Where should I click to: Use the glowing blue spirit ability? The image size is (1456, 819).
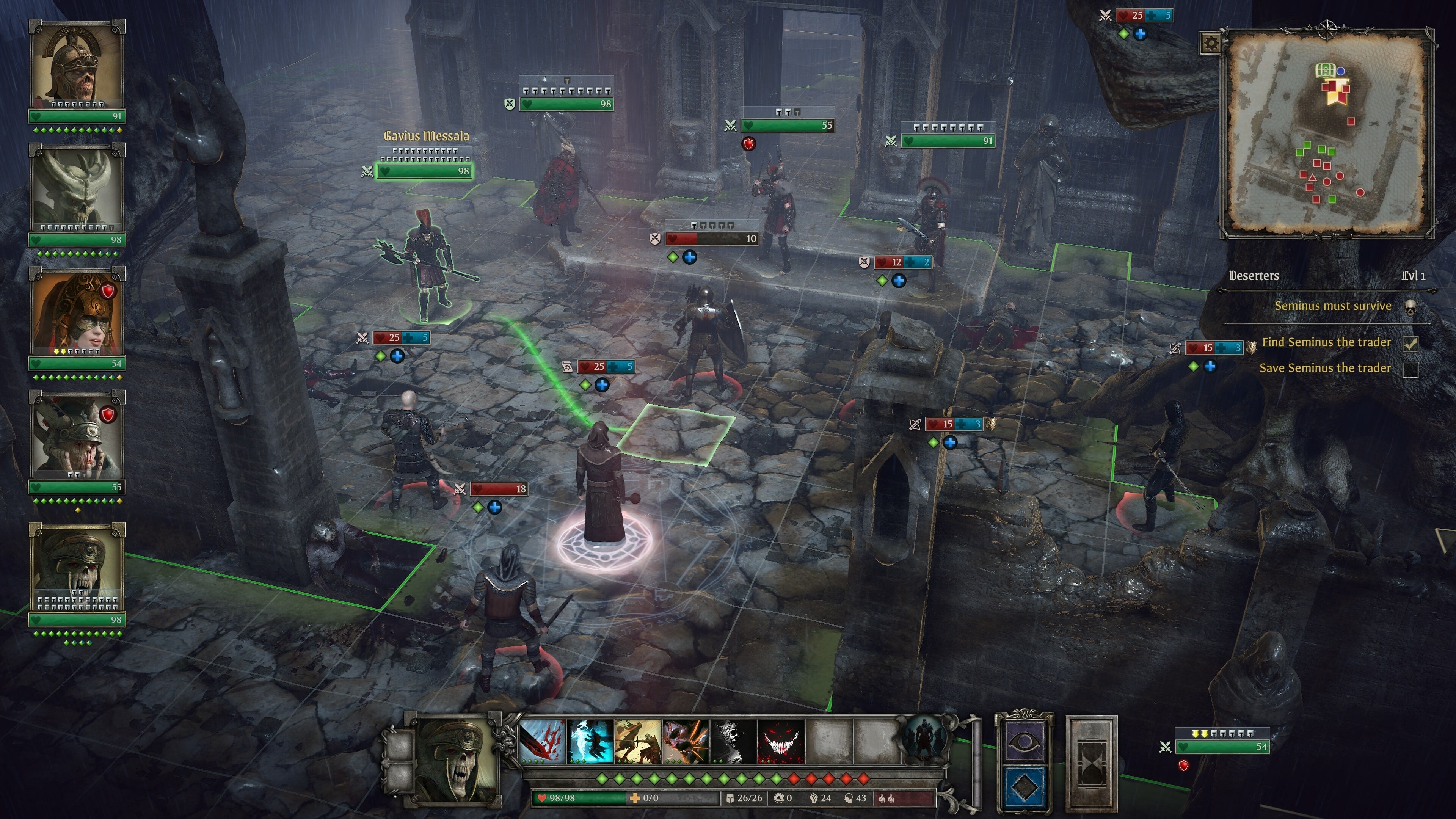pos(590,741)
